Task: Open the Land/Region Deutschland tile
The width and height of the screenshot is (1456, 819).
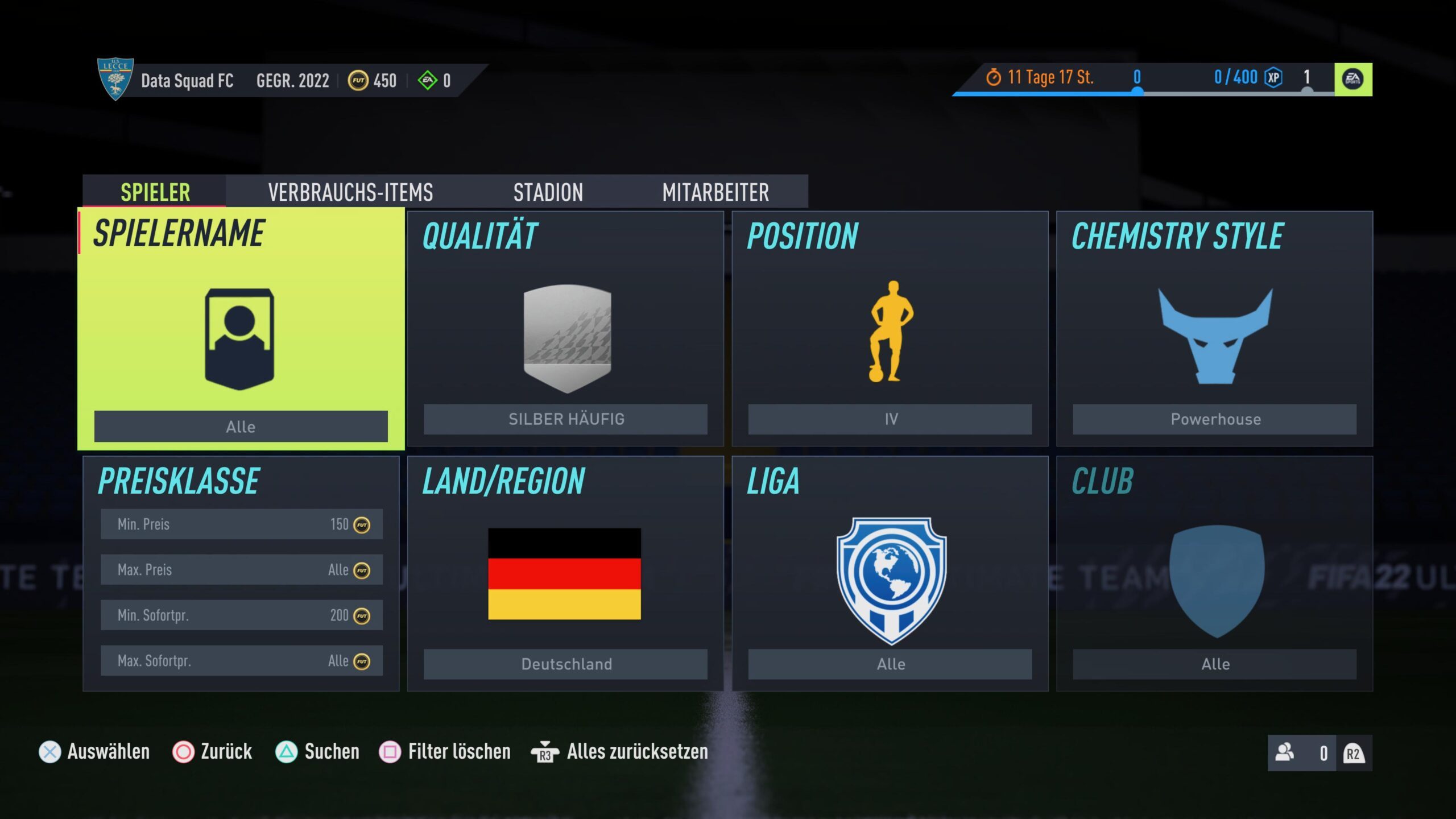Action: pos(565,573)
